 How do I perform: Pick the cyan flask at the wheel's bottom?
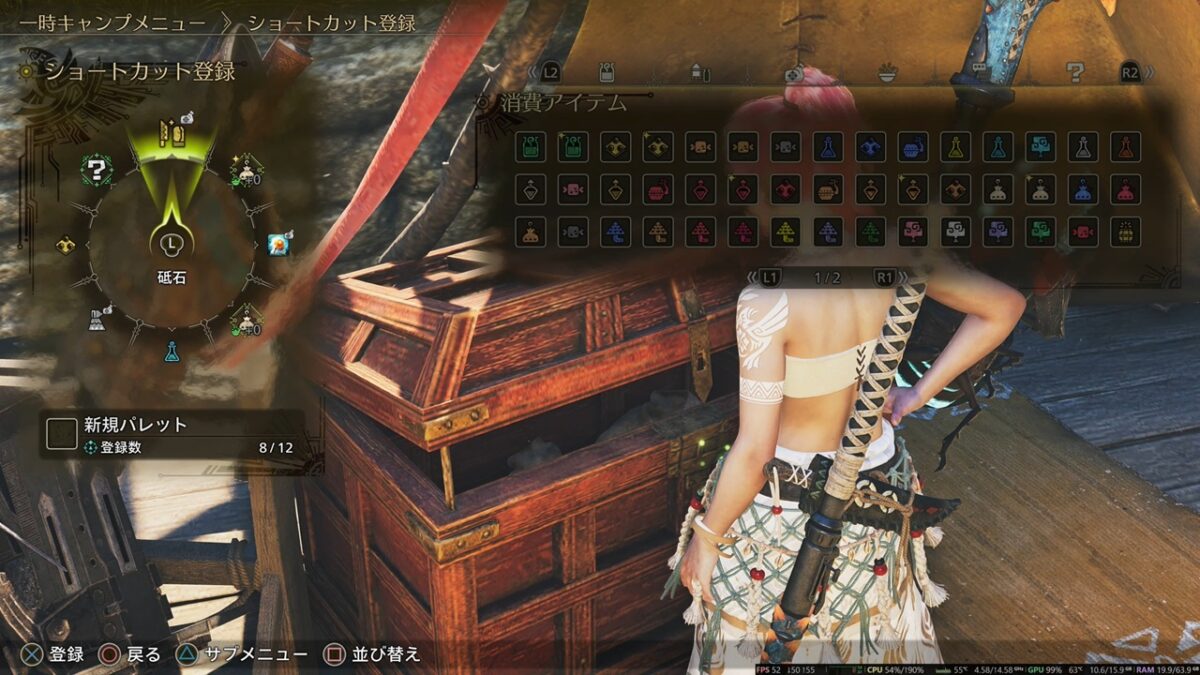172,350
